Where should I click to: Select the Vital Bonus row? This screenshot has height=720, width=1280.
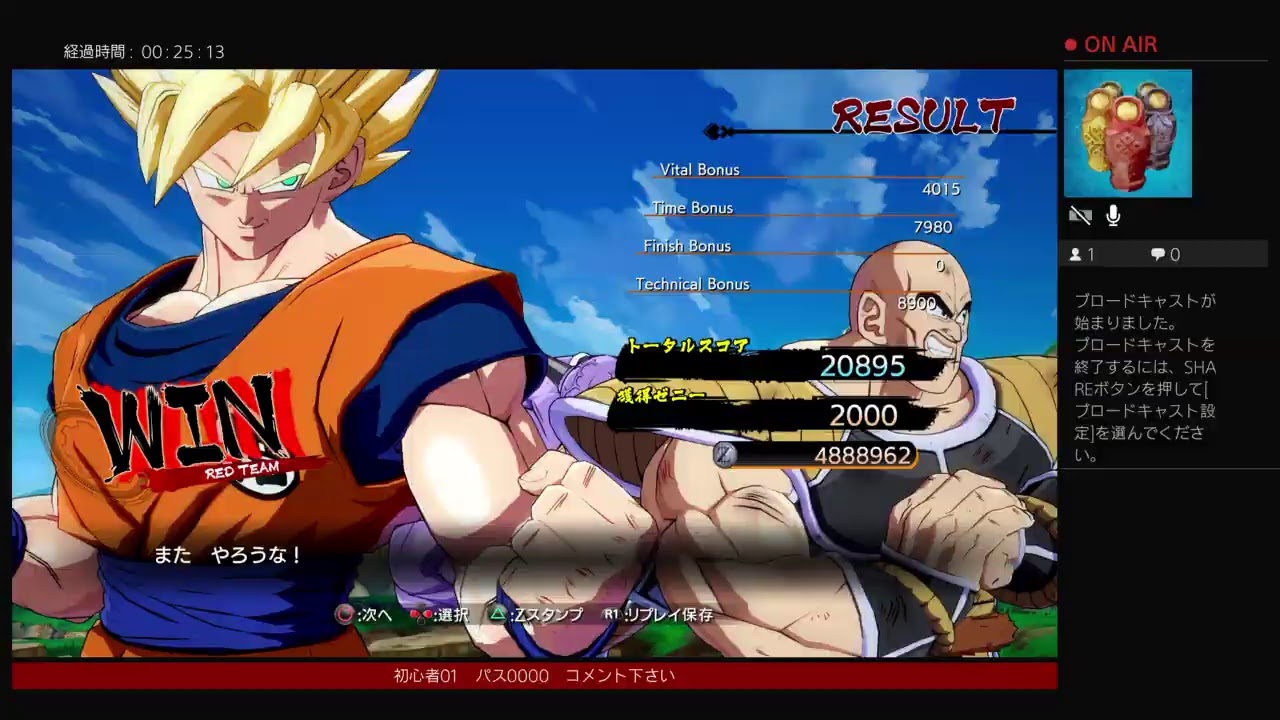(x=699, y=170)
